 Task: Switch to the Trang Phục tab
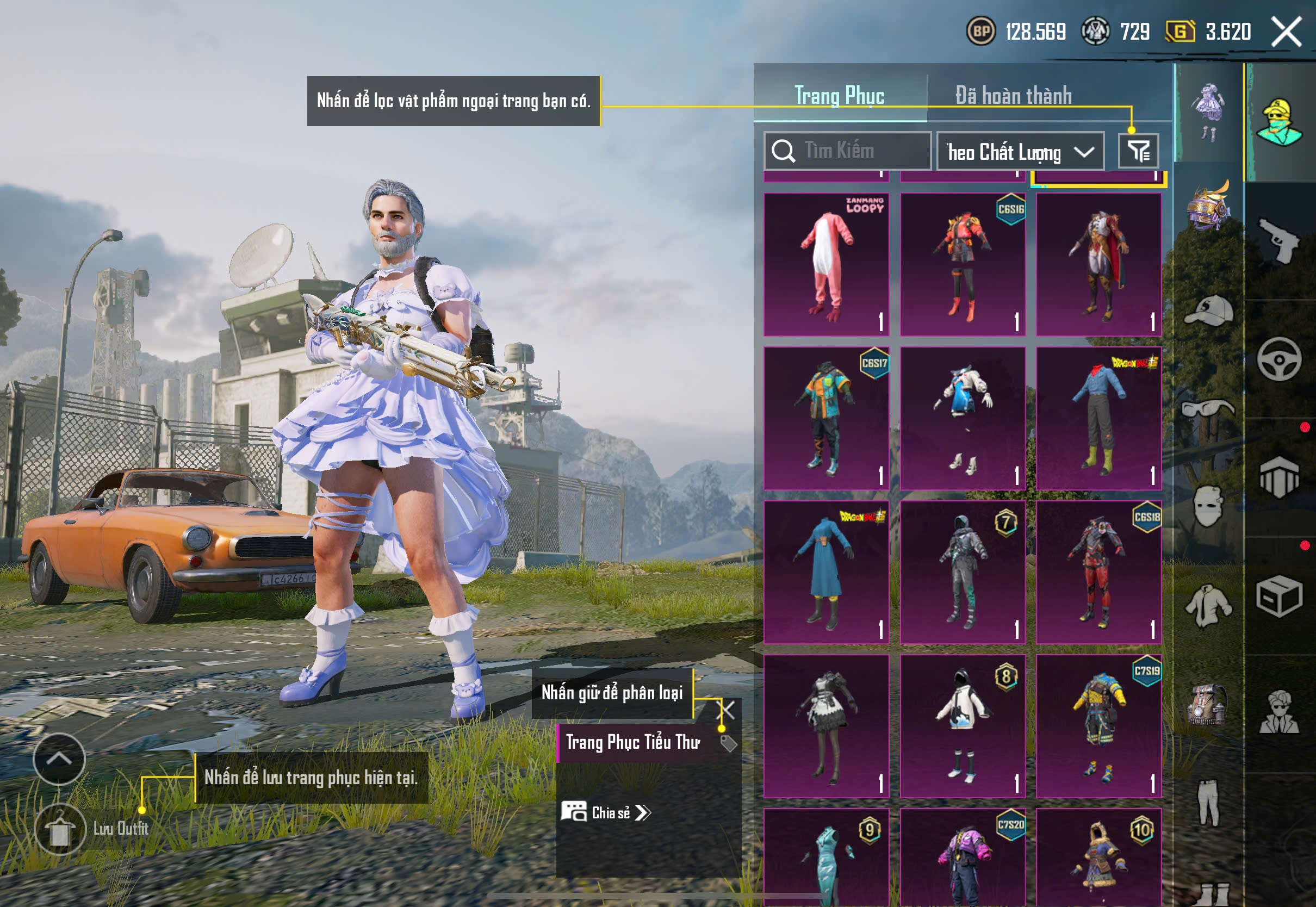click(x=839, y=96)
